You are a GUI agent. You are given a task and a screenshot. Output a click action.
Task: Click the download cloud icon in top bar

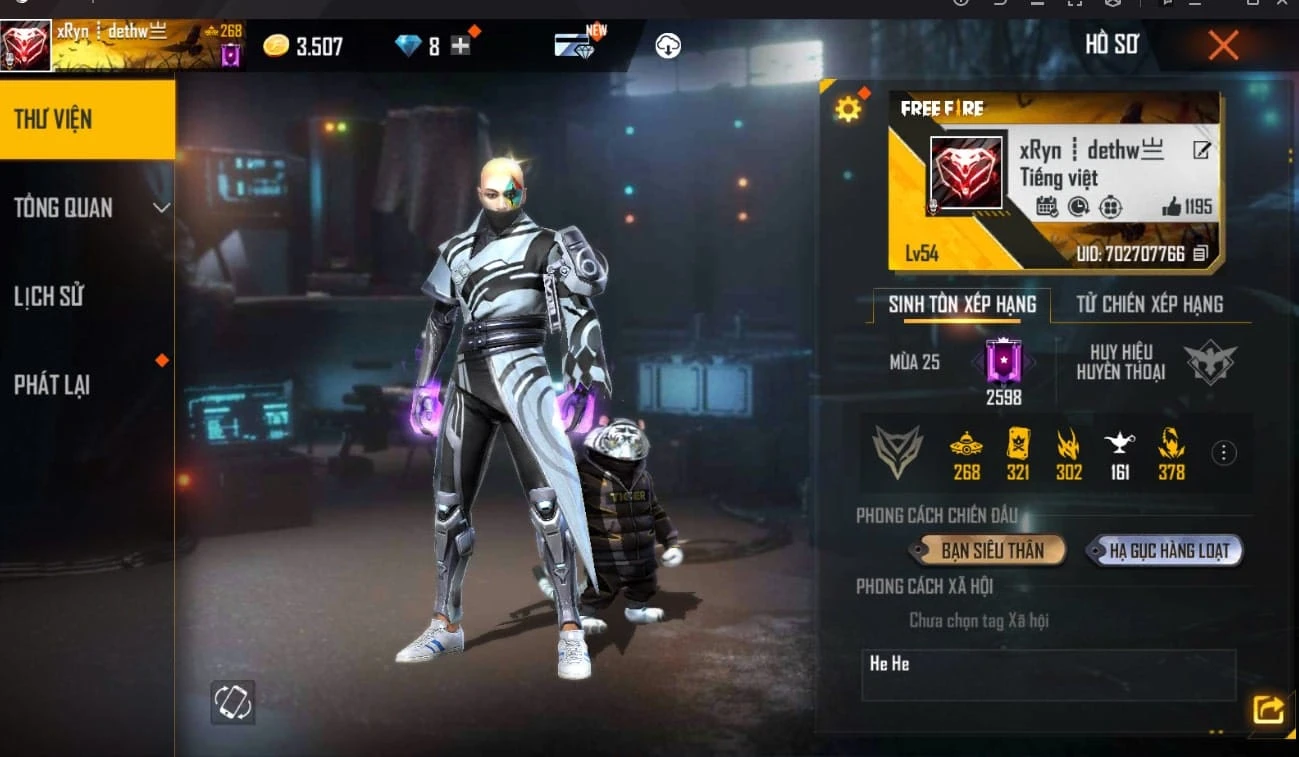coord(668,45)
